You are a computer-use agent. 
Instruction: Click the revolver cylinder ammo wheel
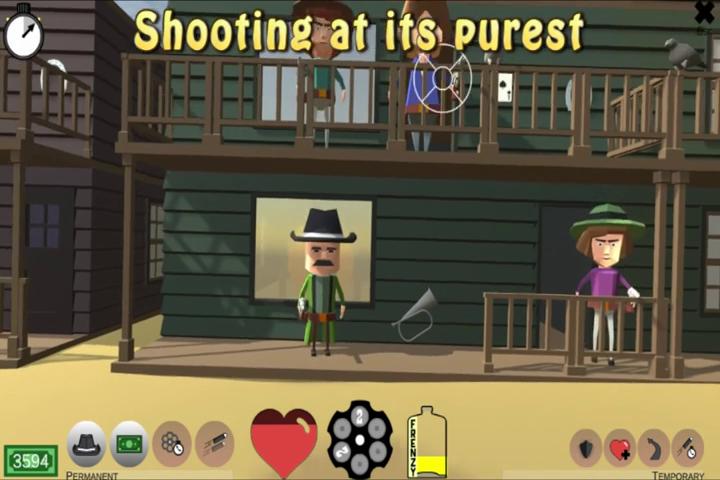tap(360, 439)
